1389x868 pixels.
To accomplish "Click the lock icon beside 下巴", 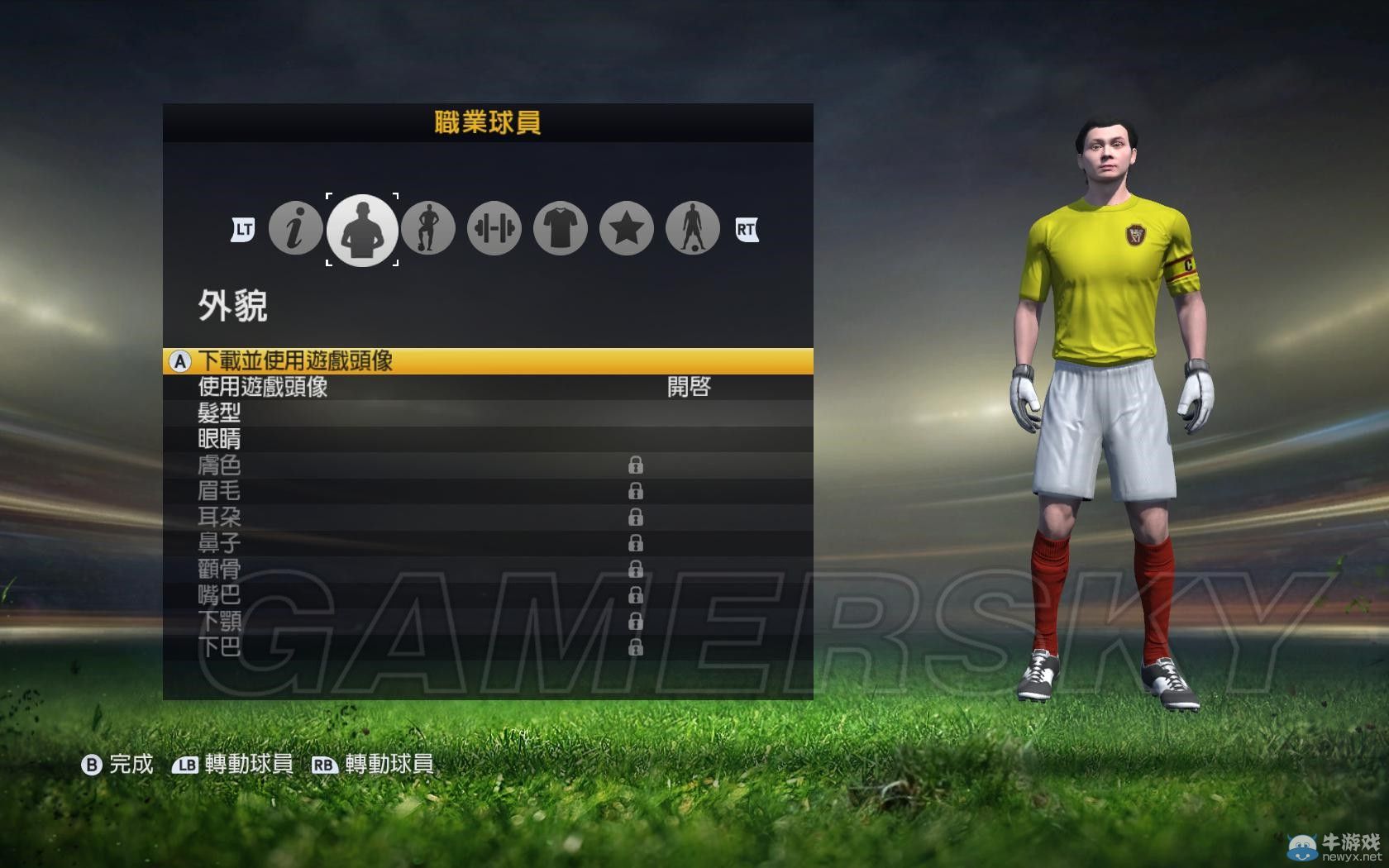I will click(635, 649).
